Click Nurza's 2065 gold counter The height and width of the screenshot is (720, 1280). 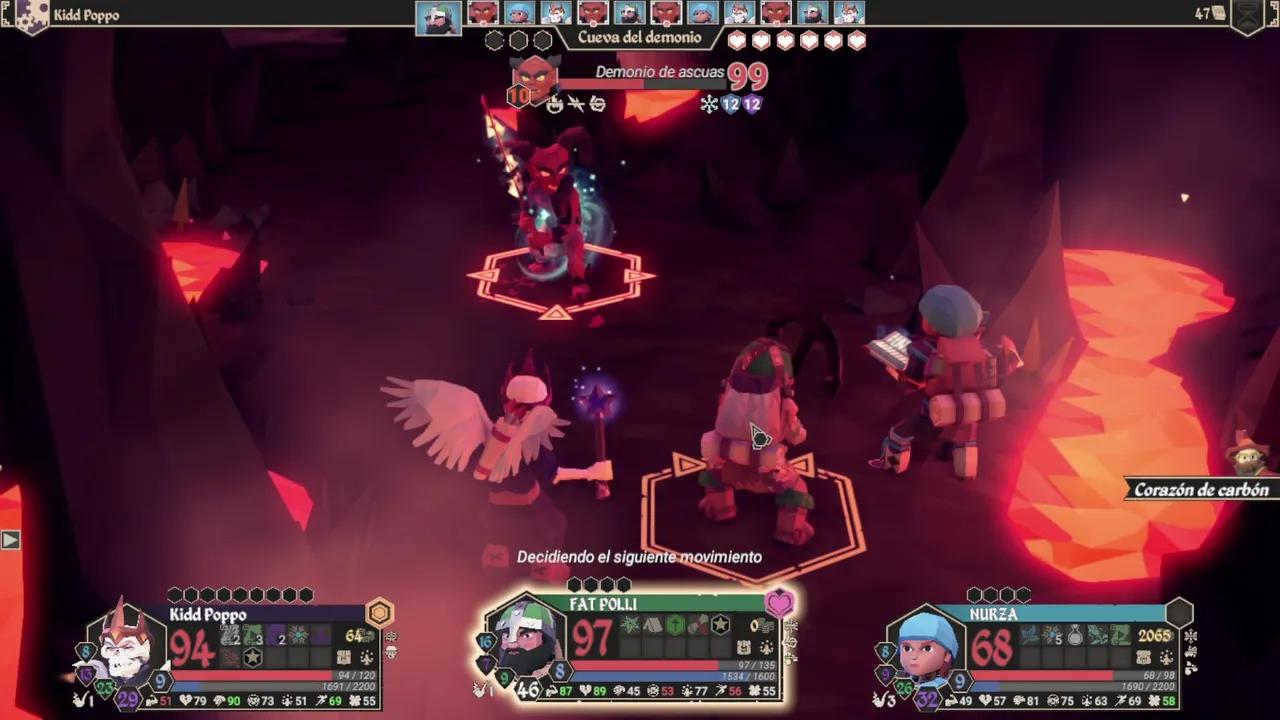coord(1156,636)
